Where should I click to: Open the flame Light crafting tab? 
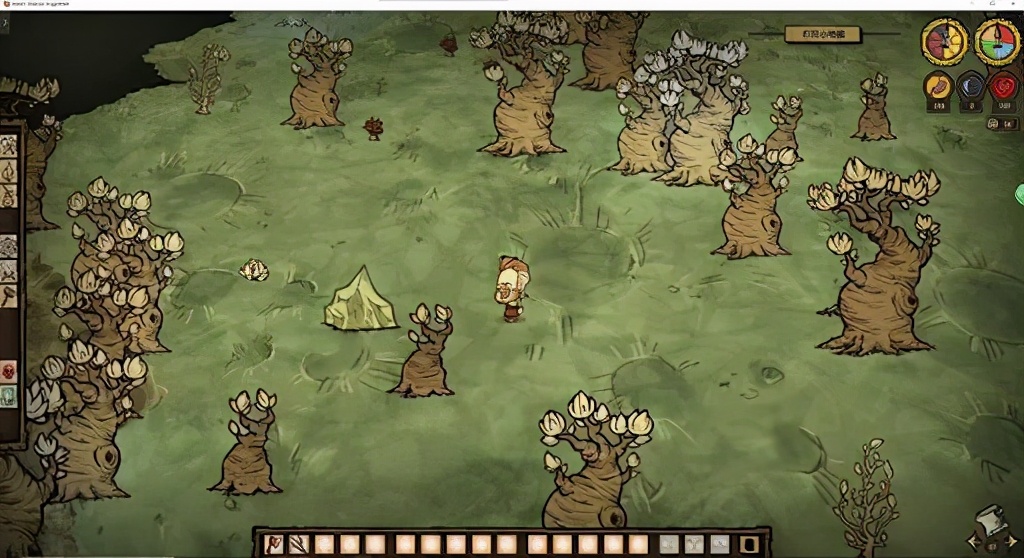pyautogui.click(x=9, y=171)
